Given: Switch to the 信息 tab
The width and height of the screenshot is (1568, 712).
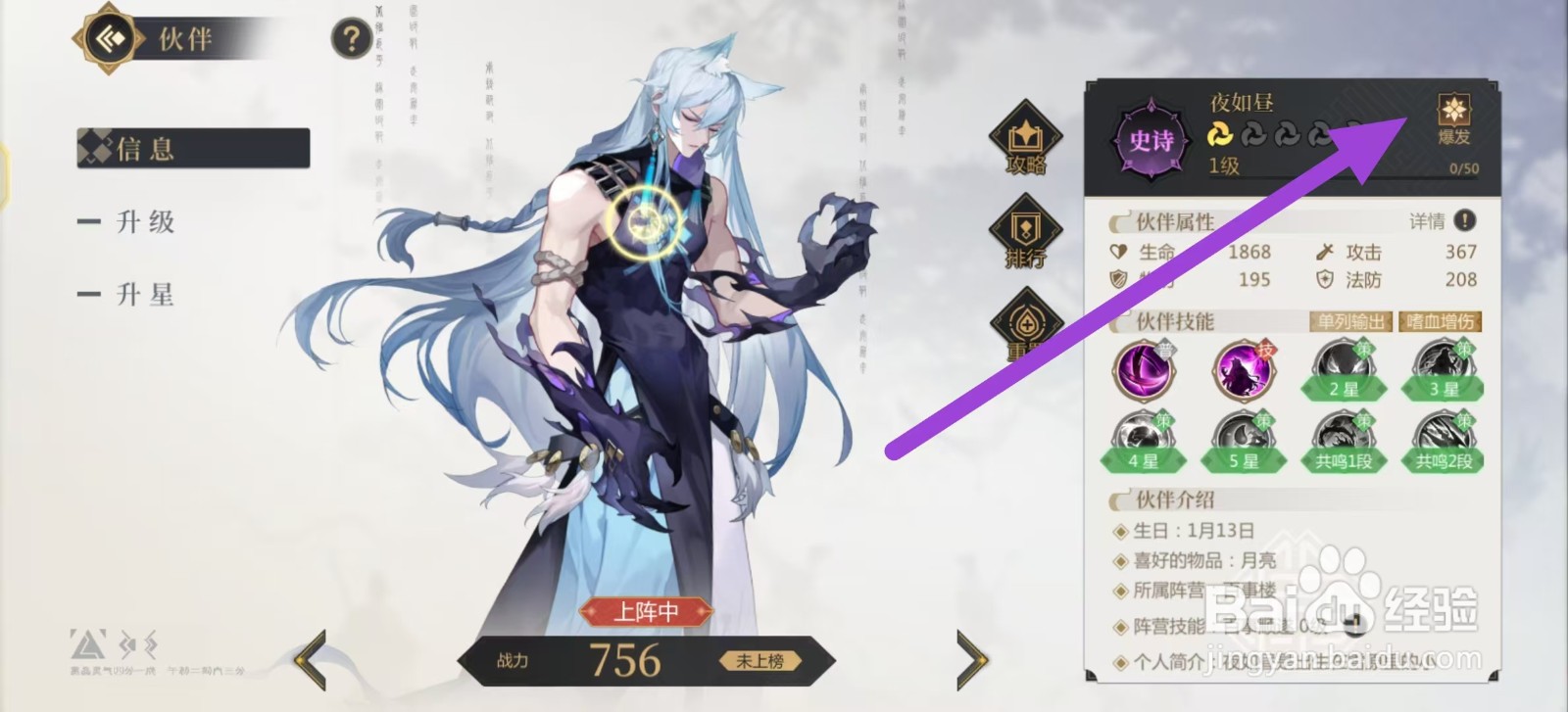Looking at the screenshot, I should click(x=144, y=149).
